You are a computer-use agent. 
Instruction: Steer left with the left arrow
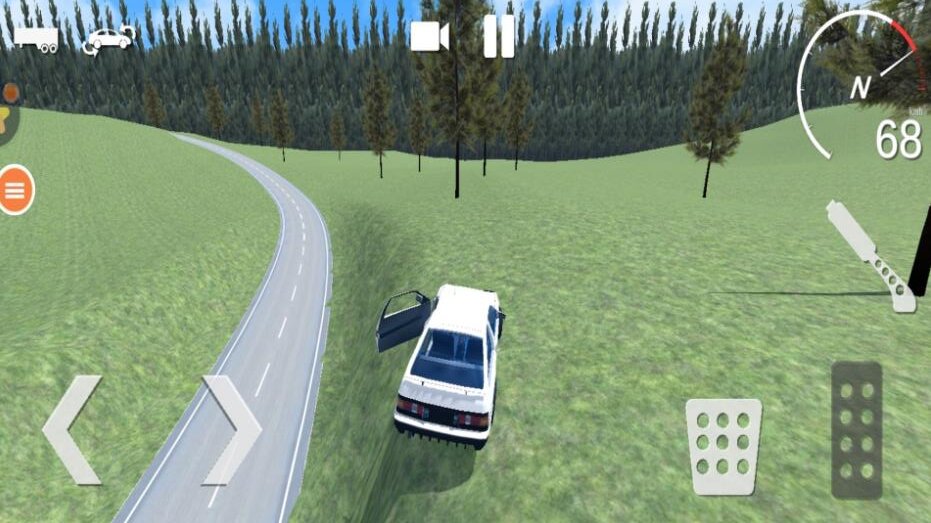[x=71, y=430]
